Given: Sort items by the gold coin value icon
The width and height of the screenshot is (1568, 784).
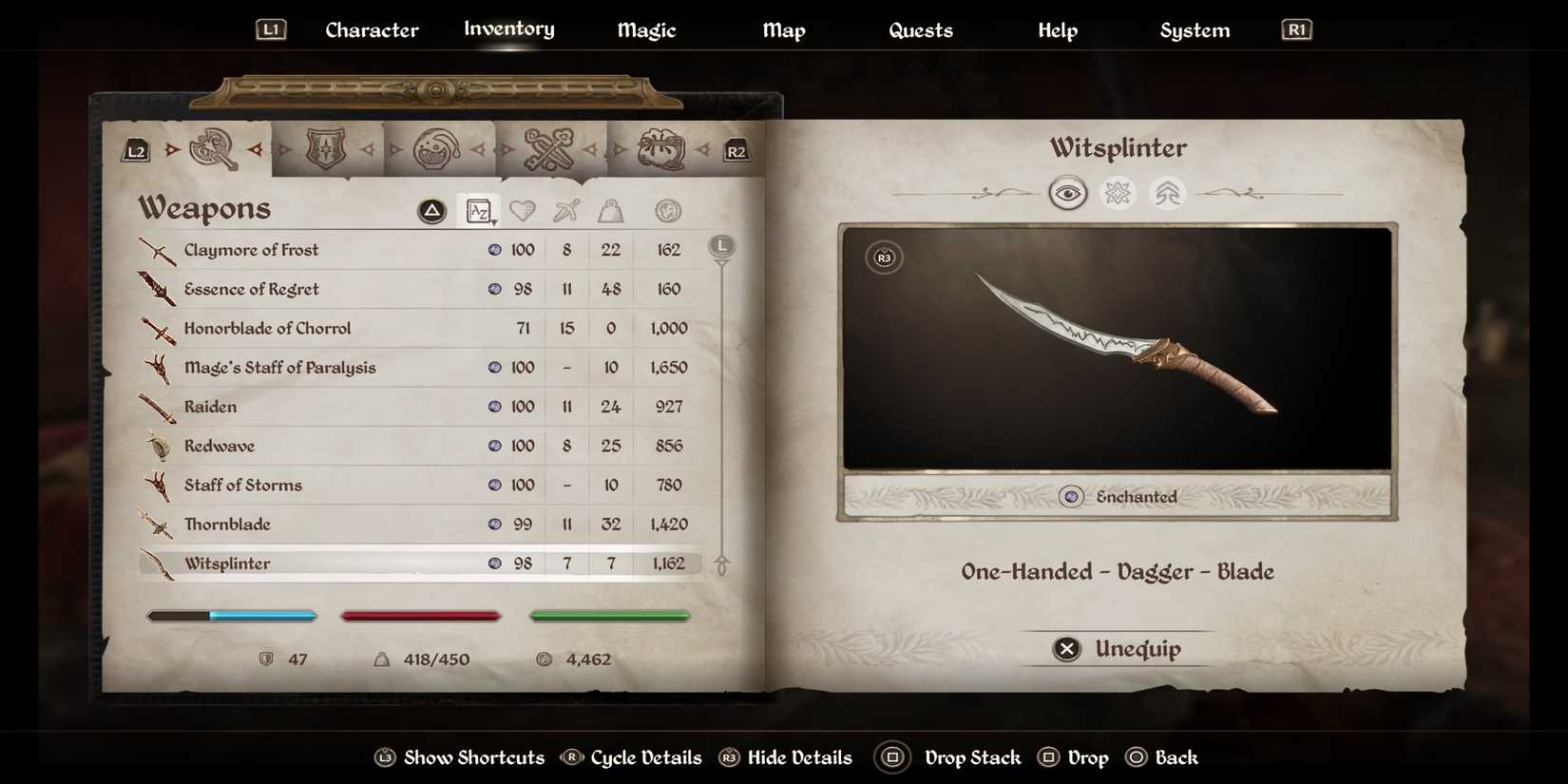Looking at the screenshot, I should 668,210.
